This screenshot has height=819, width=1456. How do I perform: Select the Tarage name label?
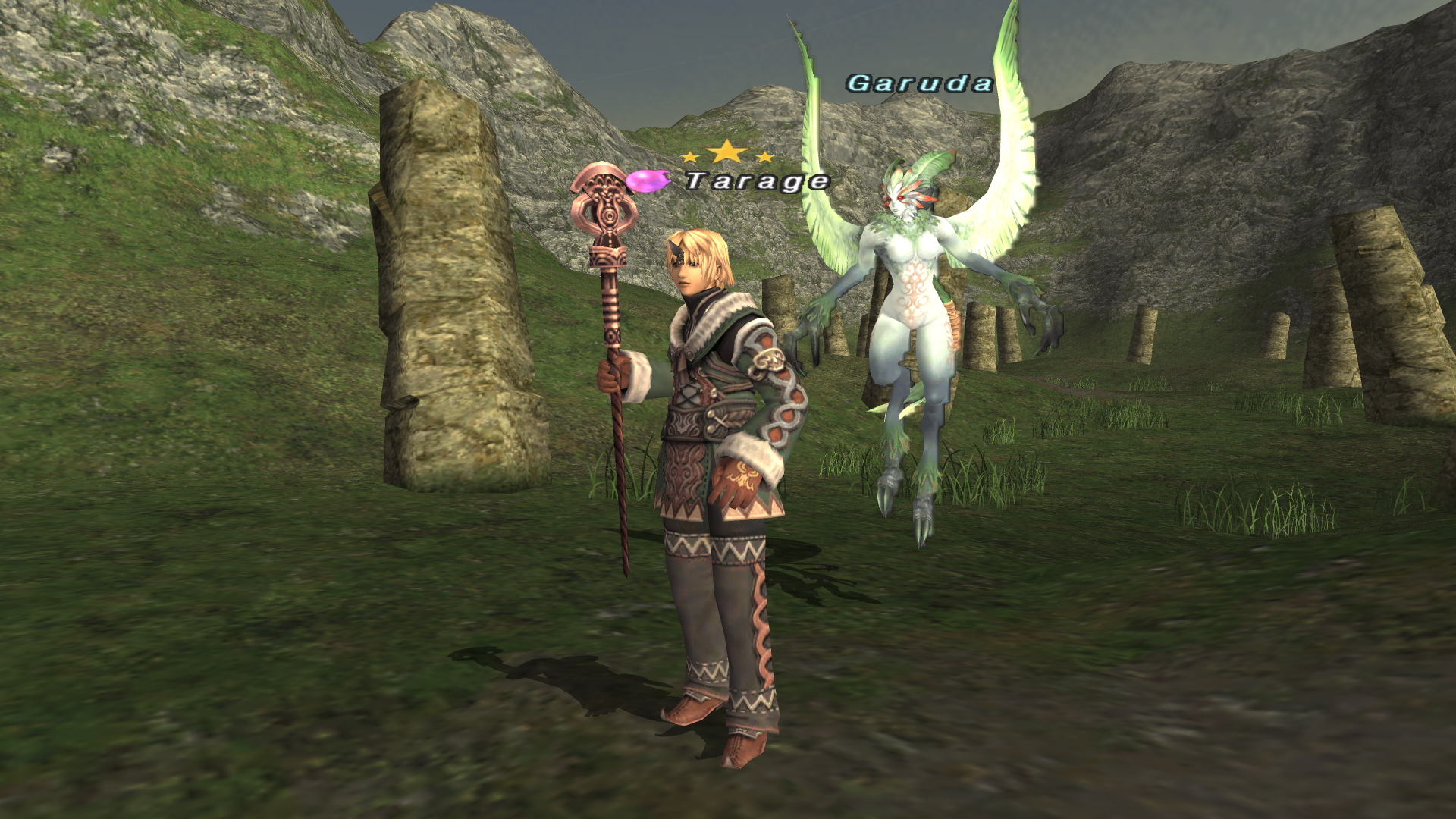pyautogui.click(x=757, y=180)
